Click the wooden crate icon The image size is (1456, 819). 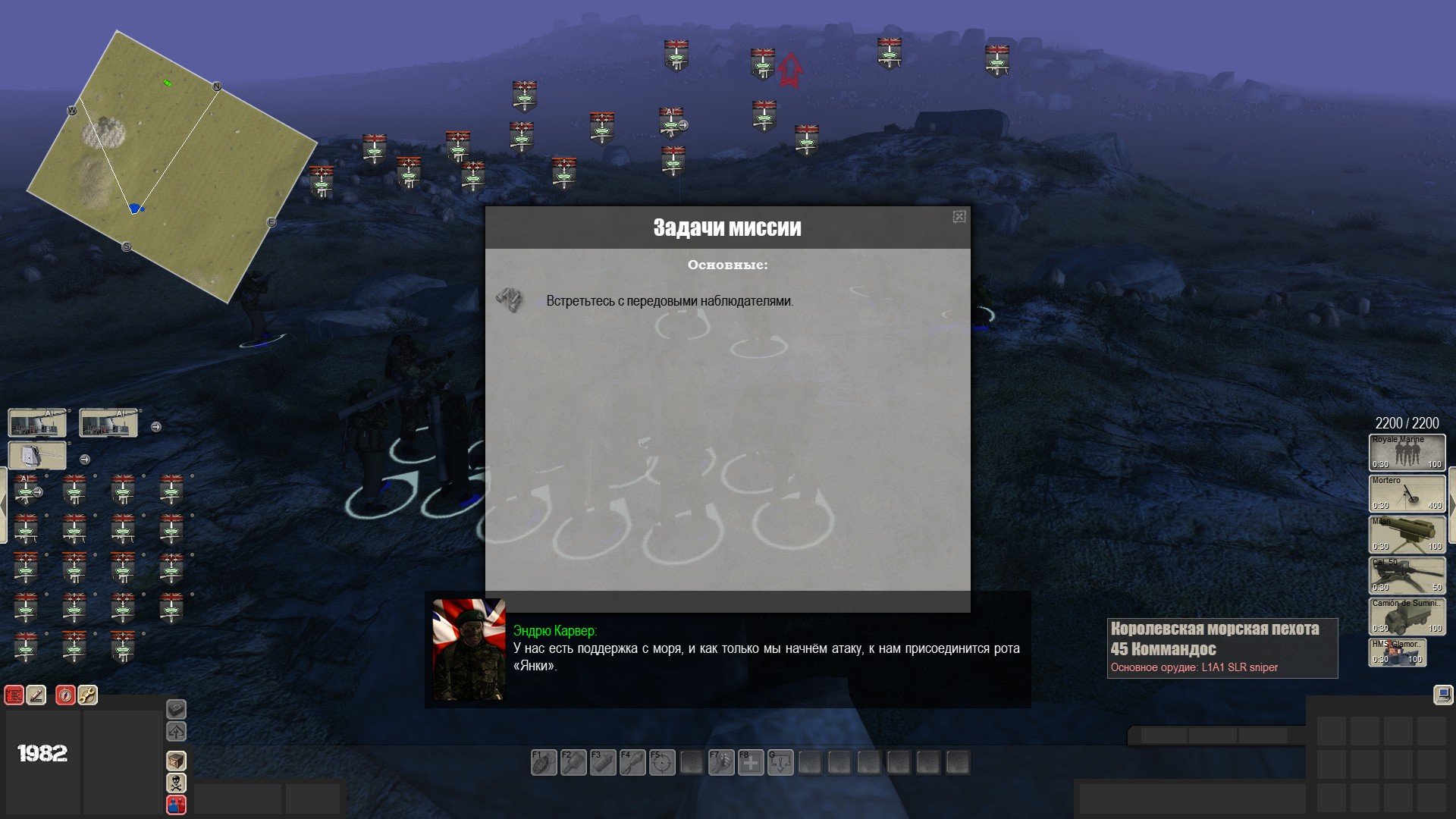tap(176, 760)
